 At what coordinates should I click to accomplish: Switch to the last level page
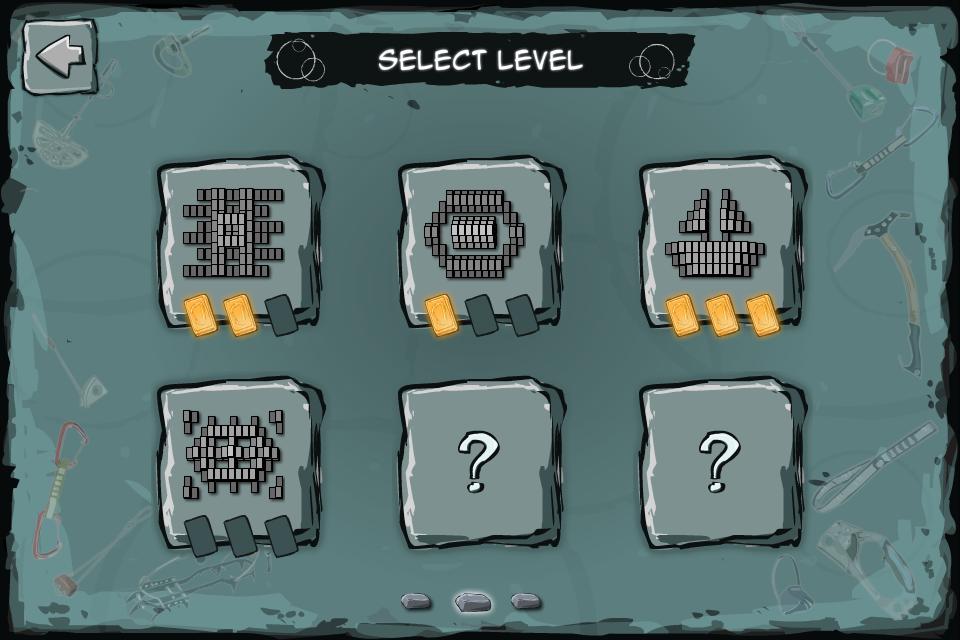point(526,601)
